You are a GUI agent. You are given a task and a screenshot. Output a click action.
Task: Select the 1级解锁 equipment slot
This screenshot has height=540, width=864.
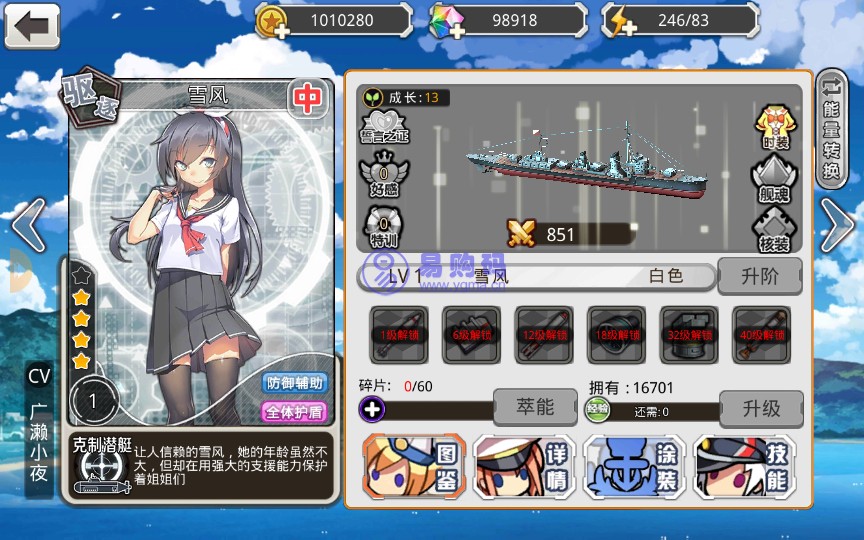(x=399, y=334)
